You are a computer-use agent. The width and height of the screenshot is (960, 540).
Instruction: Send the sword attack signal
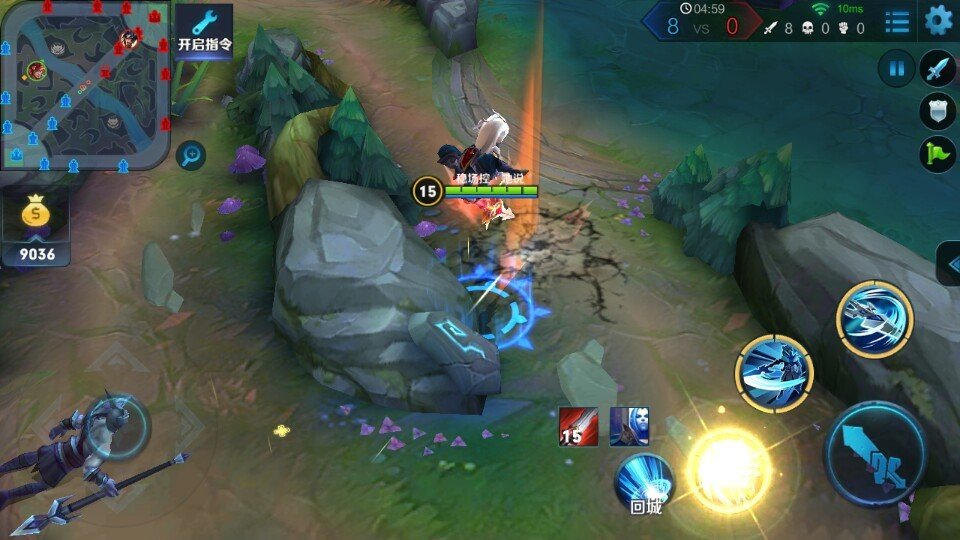937,68
